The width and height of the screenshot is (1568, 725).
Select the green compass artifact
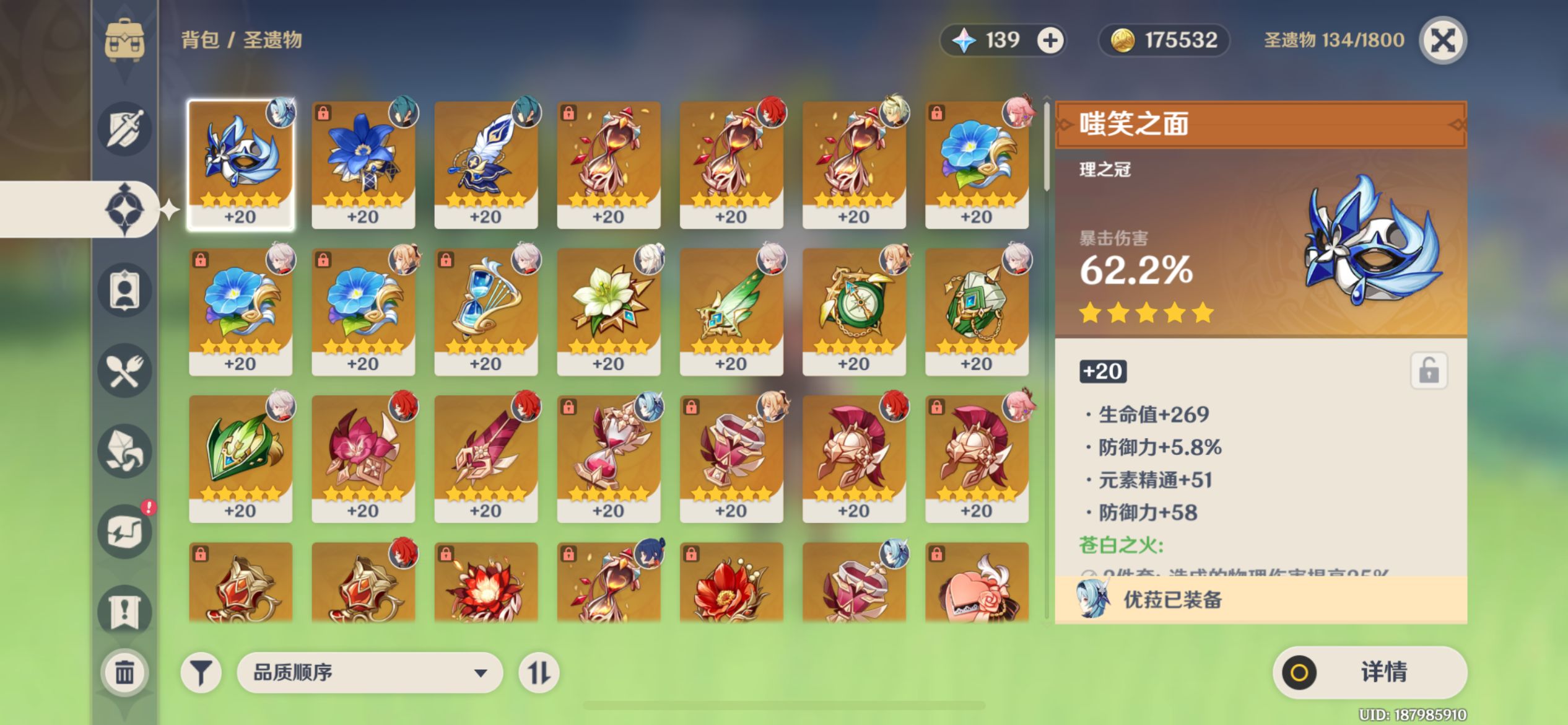(853, 311)
